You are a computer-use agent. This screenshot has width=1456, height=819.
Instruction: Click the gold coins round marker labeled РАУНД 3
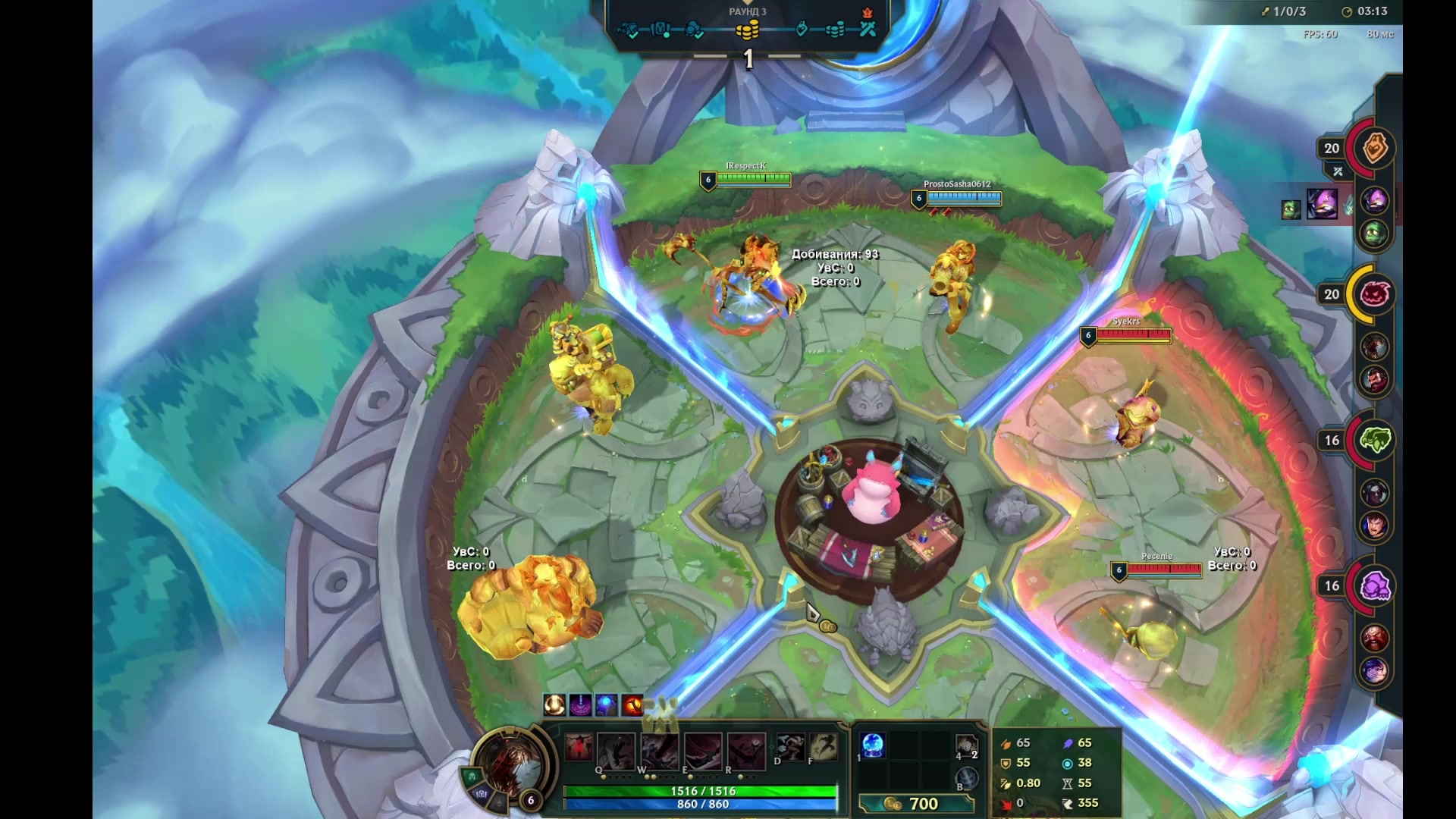pyautogui.click(x=749, y=31)
